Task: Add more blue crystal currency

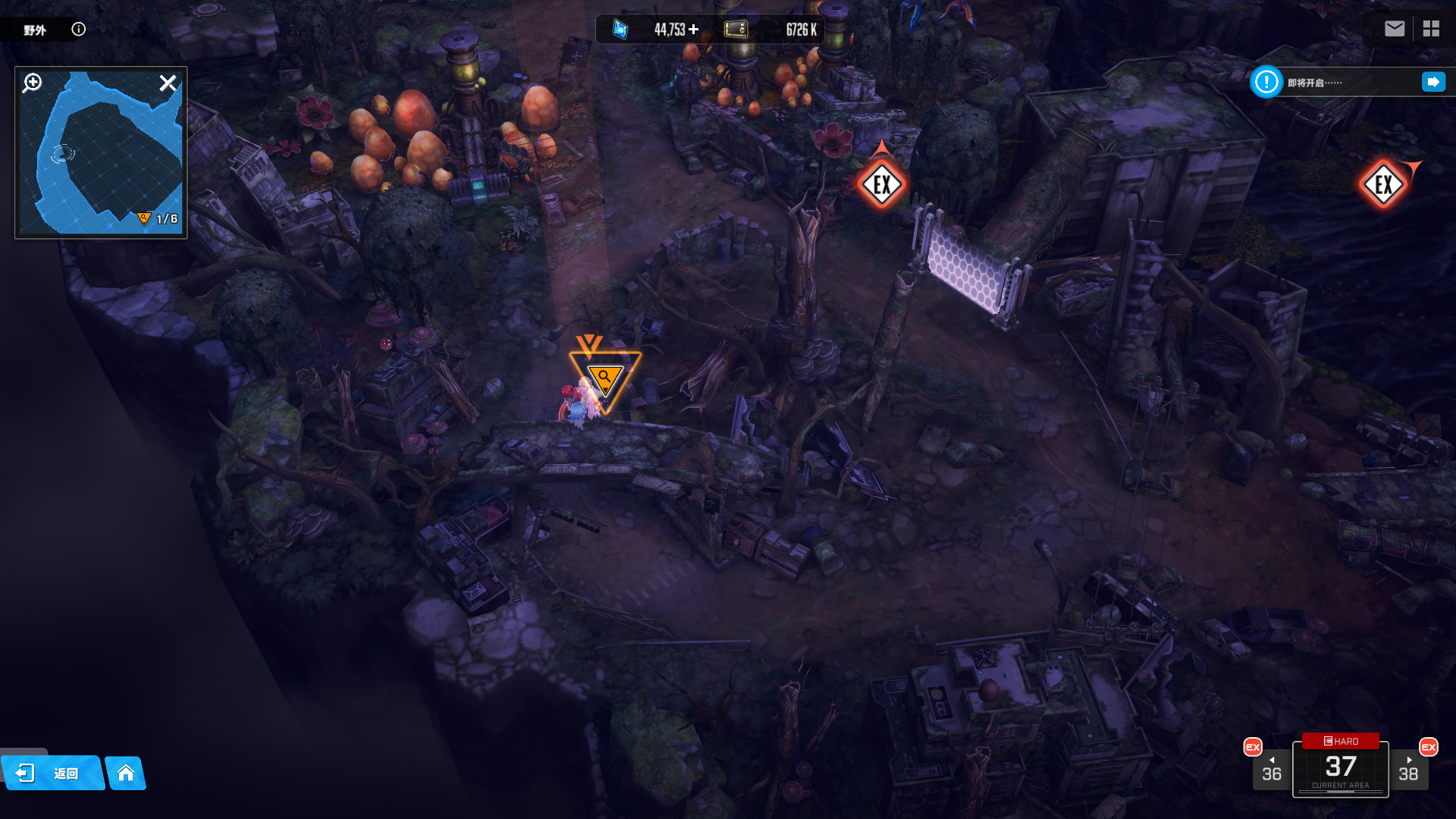Action: pos(694,30)
